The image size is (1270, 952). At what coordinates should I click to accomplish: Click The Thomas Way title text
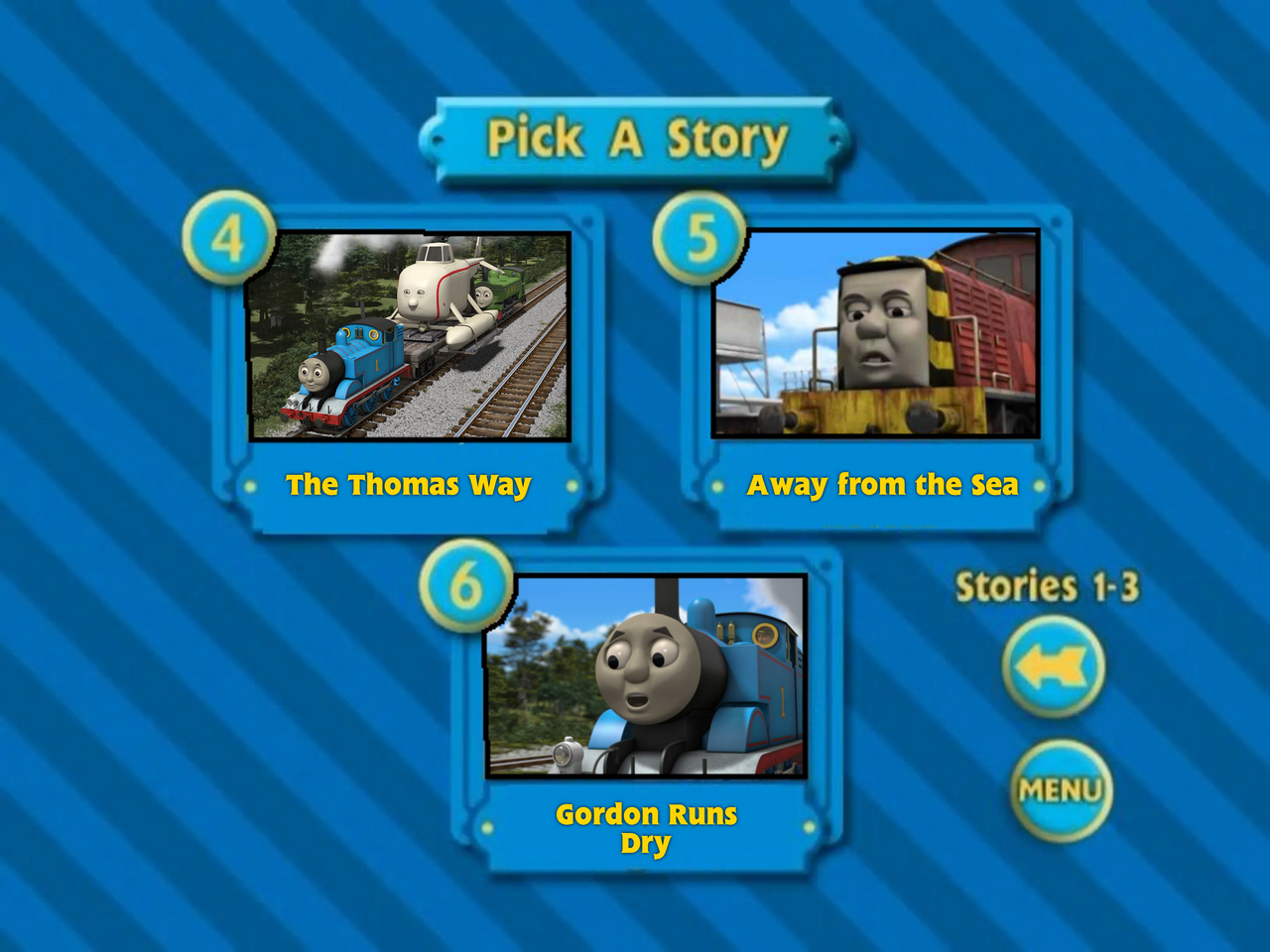[x=408, y=486]
